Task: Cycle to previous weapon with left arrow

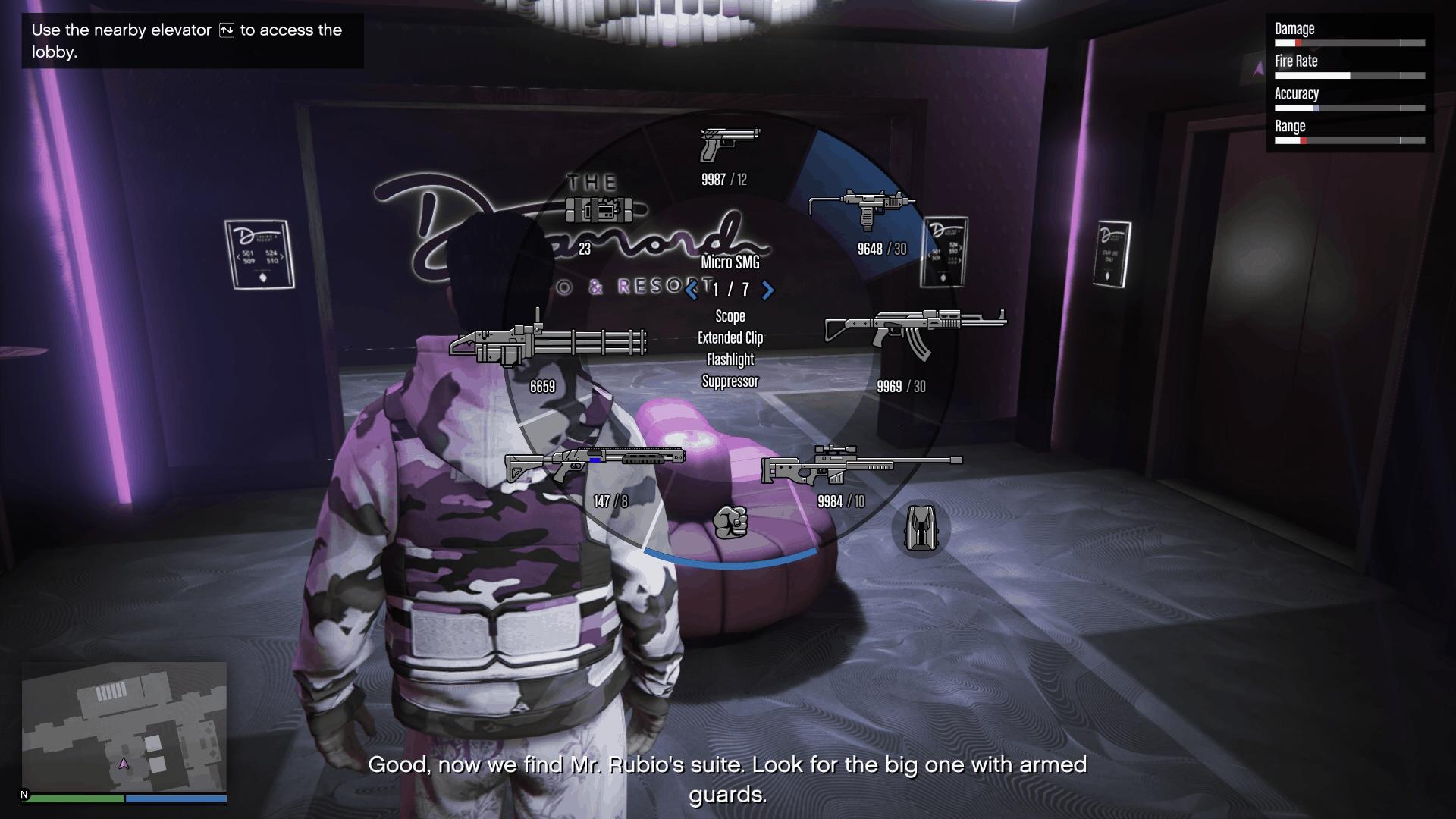Action: point(692,290)
